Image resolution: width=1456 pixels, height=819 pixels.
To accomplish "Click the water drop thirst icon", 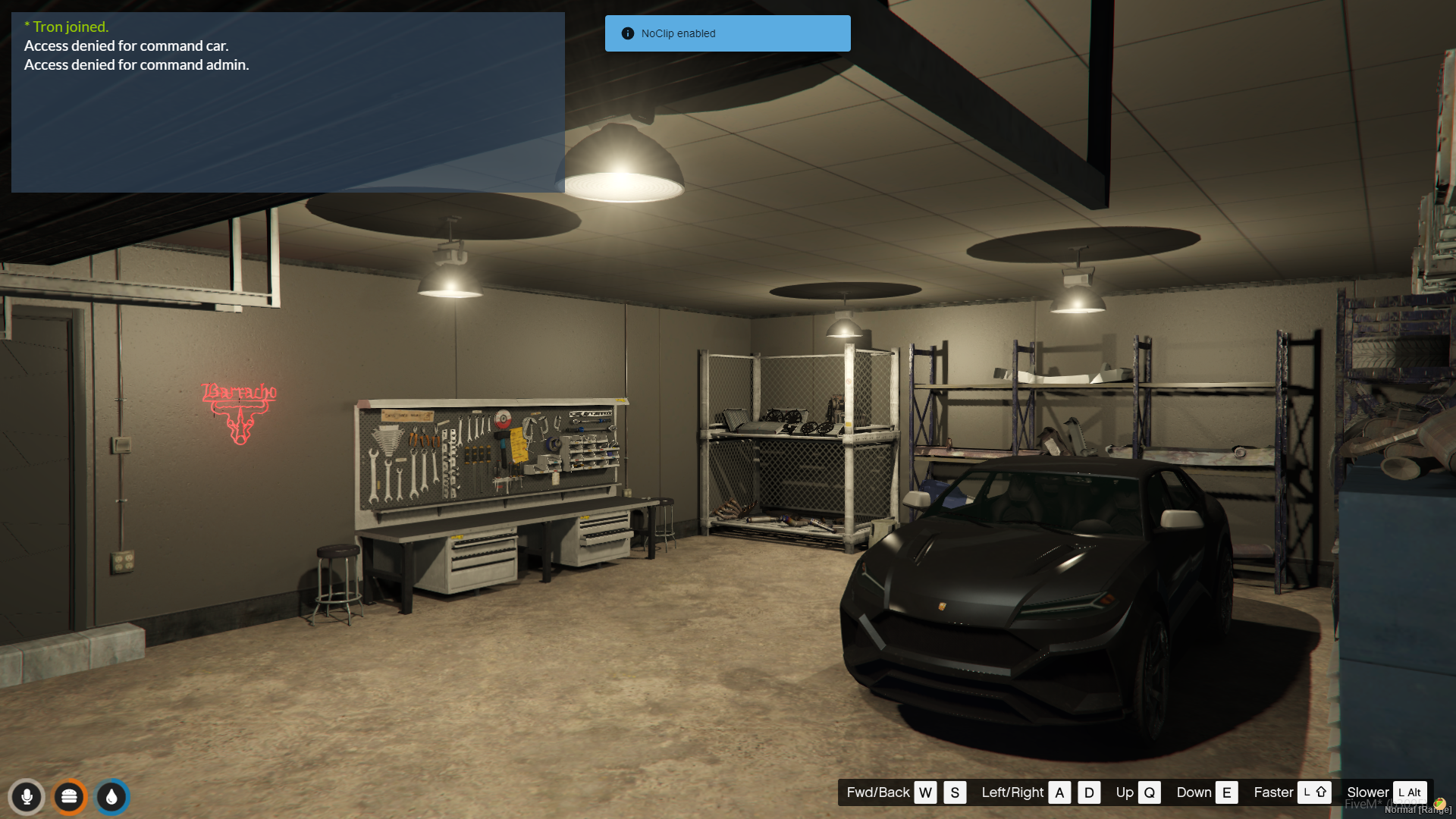I will (x=112, y=797).
